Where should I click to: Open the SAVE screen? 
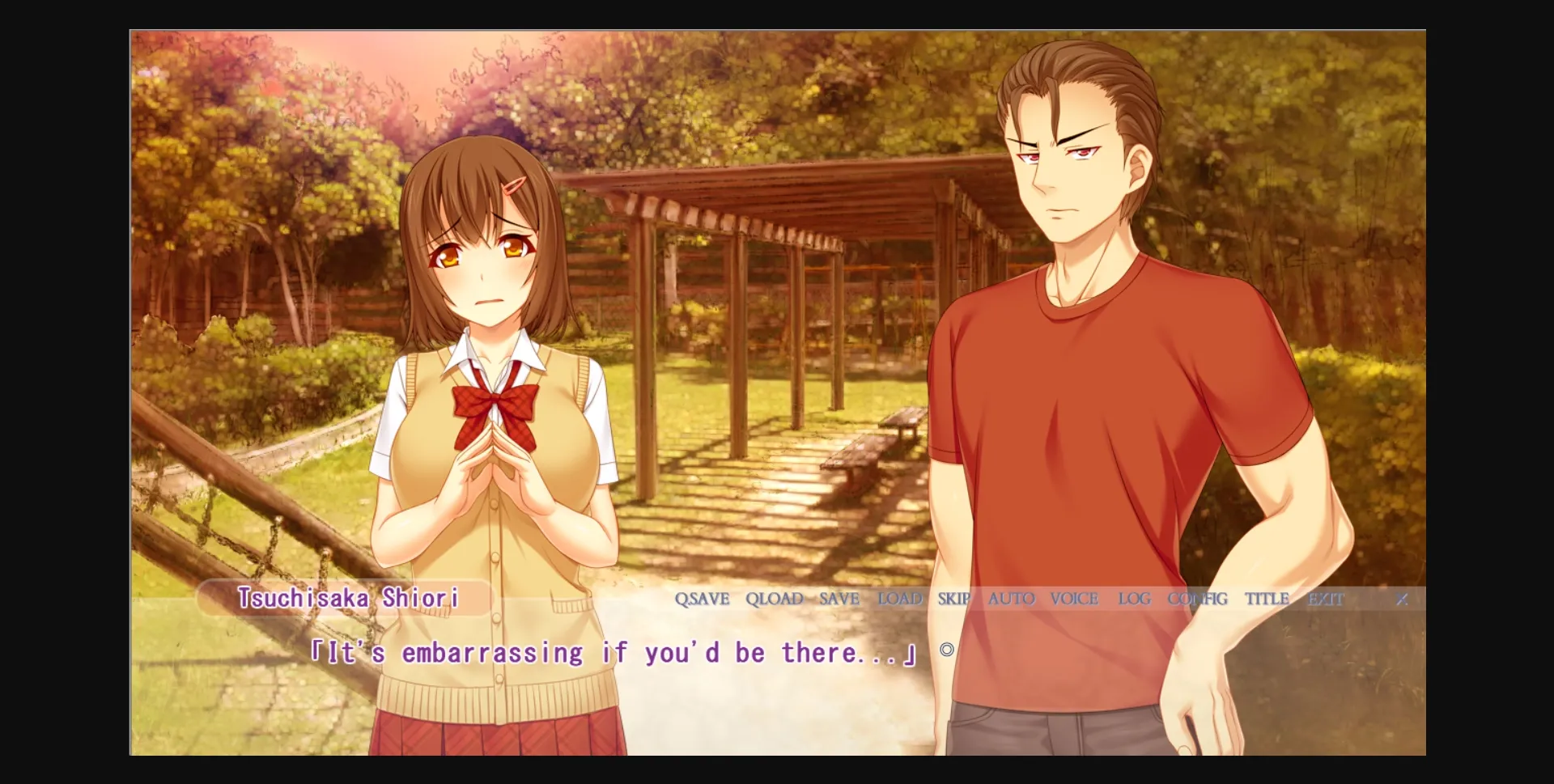pyautogui.click(x=839, y=600)
